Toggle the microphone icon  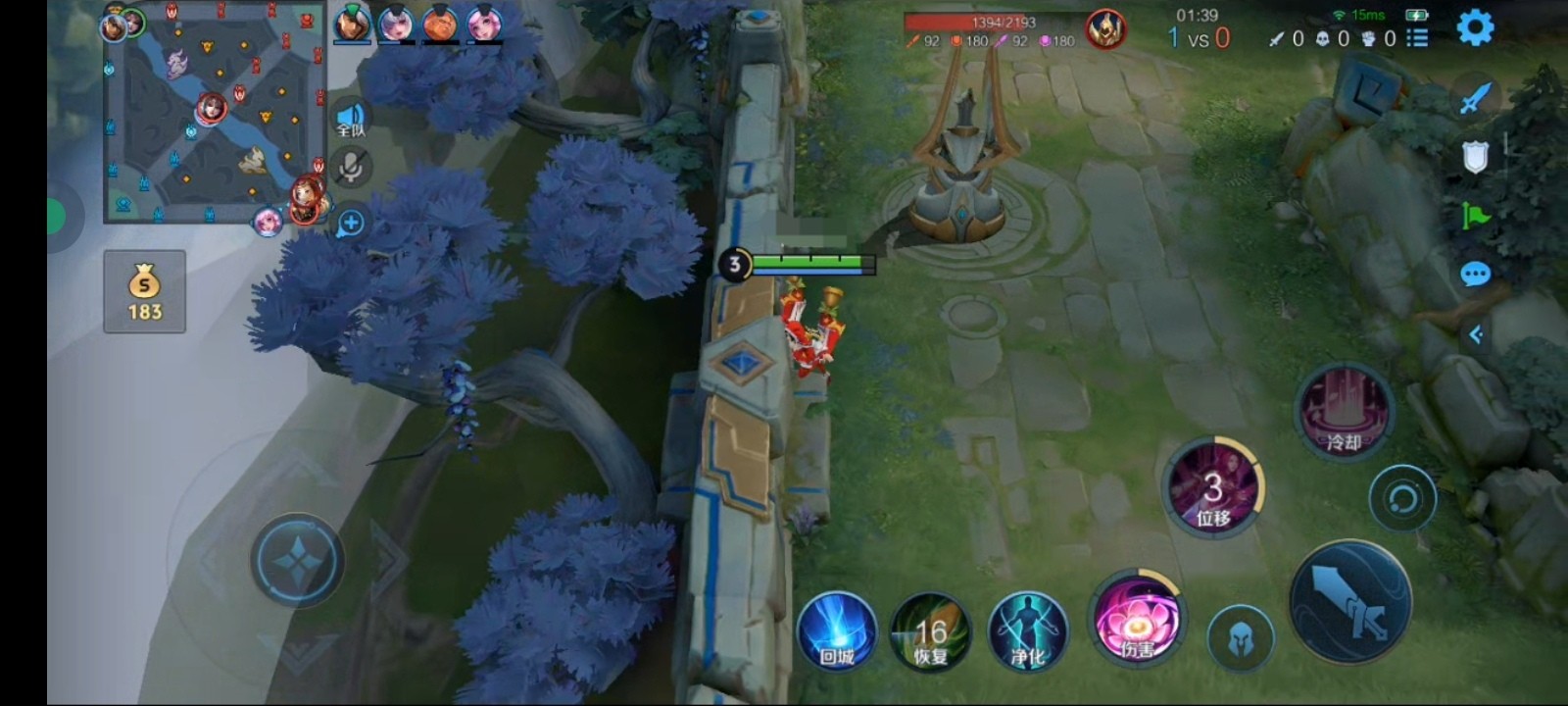[x=350, y=169]
